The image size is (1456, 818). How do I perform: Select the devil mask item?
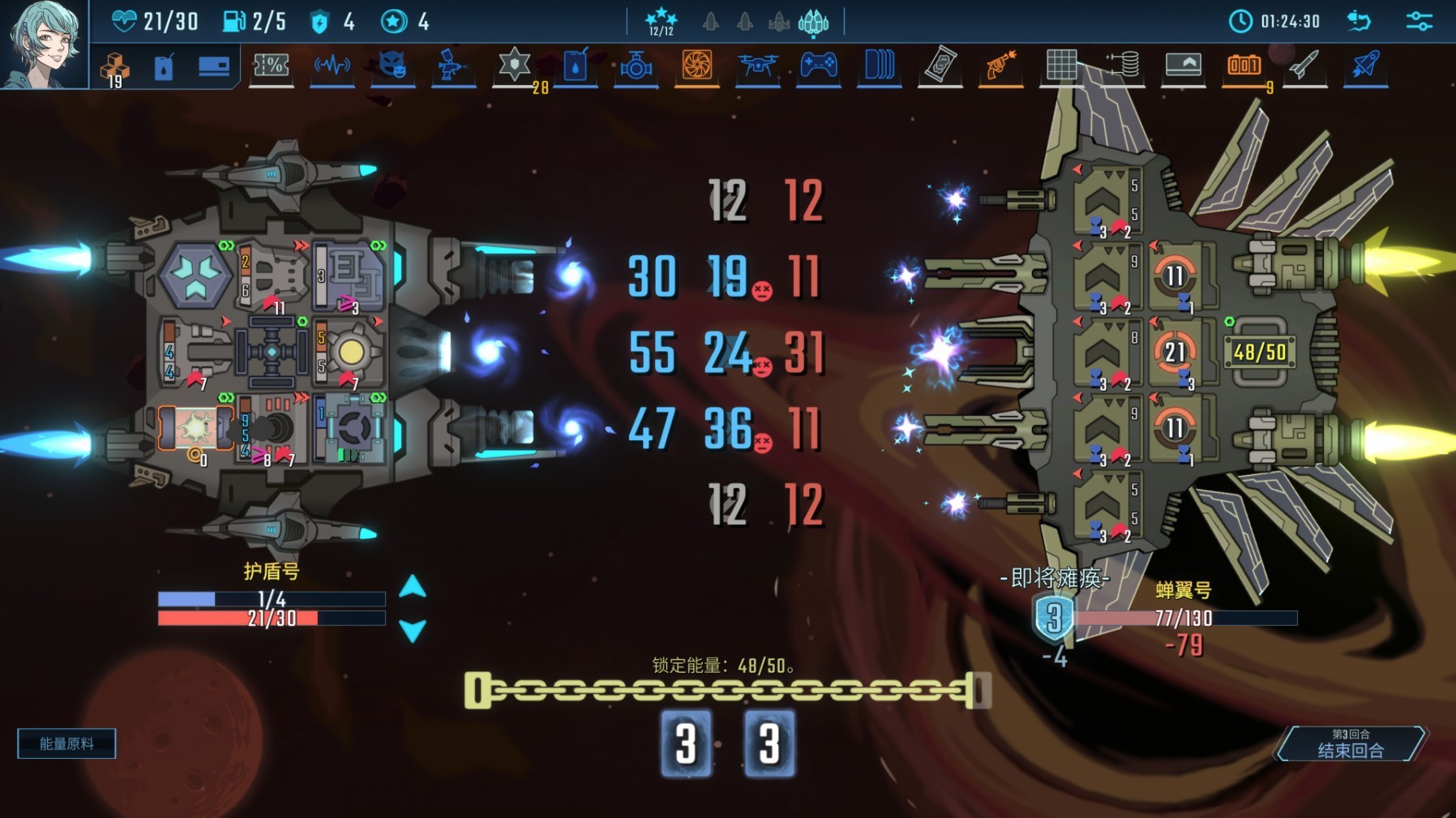point(392,66)
